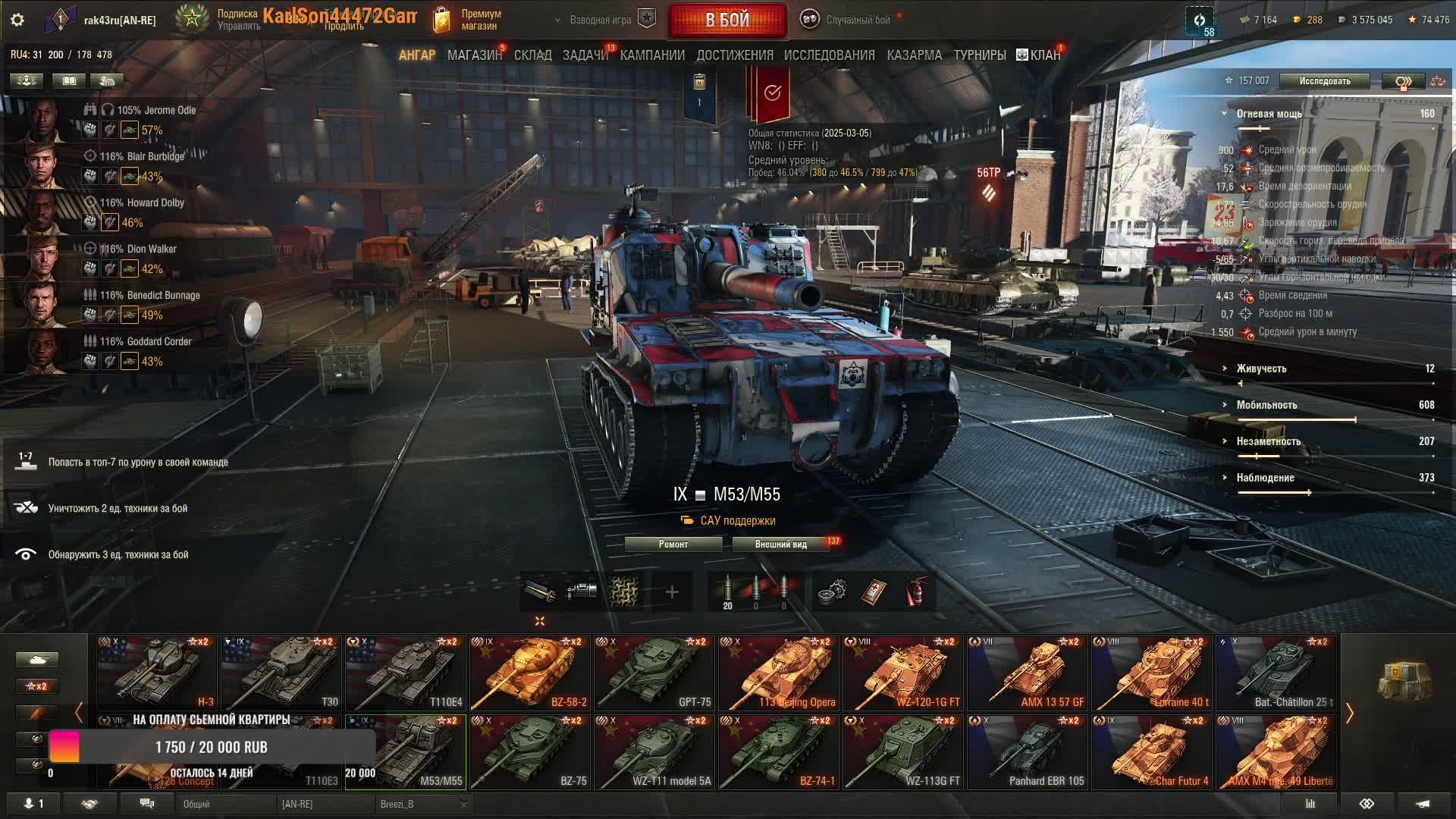This screenshot has height=819, width=1456.
Task: Switch to the КАЗАРМА tab
Action: point(914,55)
